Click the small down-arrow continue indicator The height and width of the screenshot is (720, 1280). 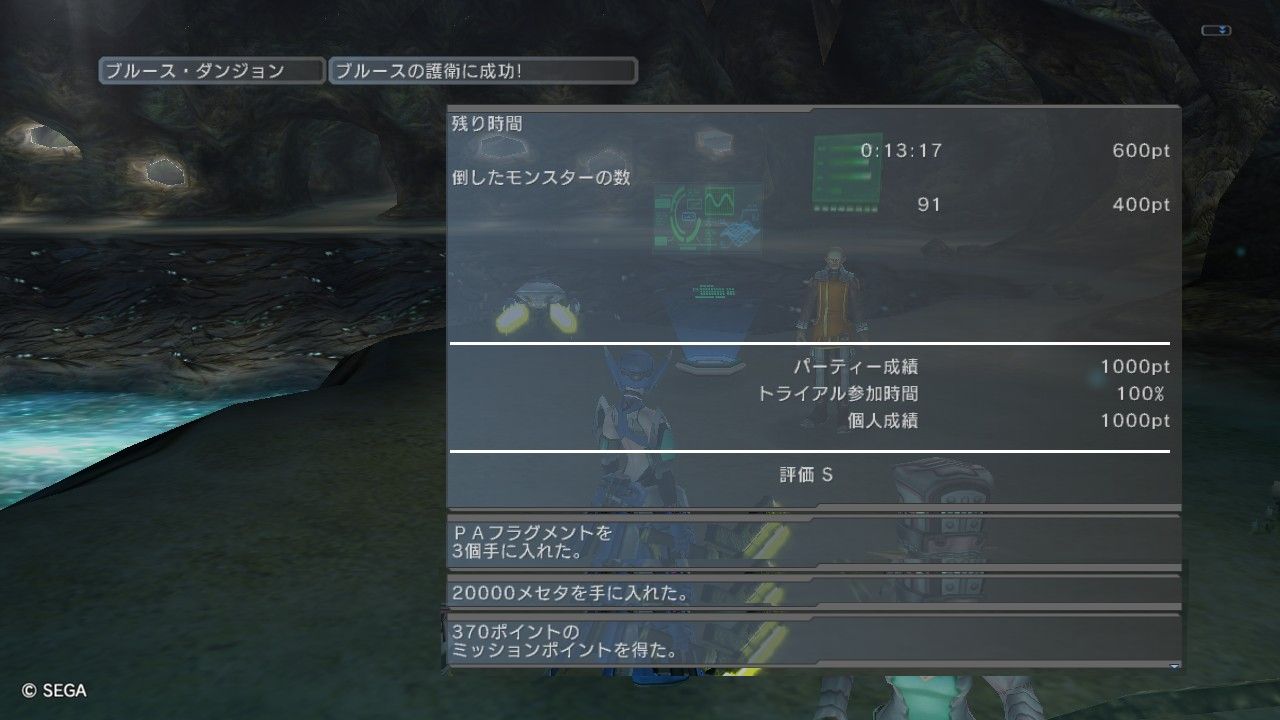(1174, 665)
